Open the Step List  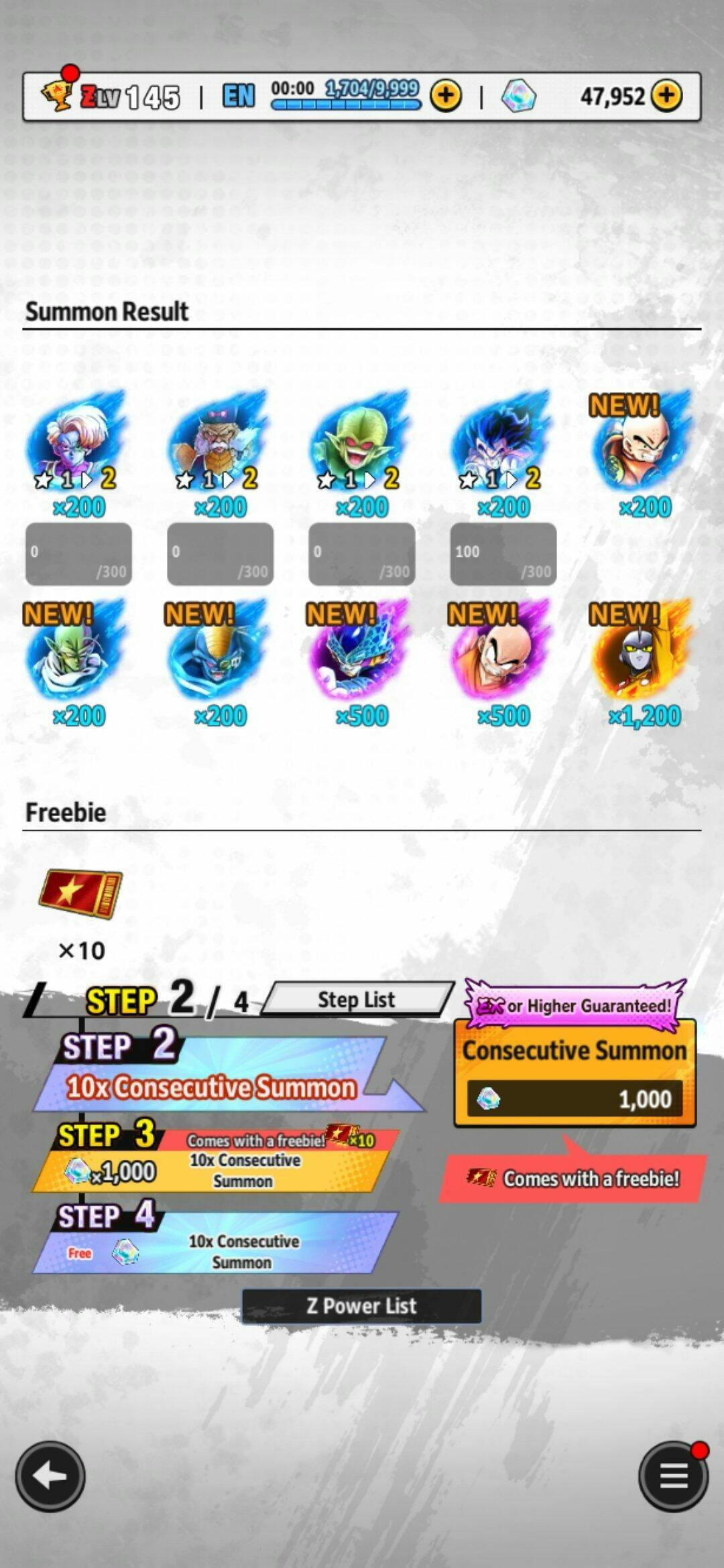pyautogui.click(x=357, y=1000)
